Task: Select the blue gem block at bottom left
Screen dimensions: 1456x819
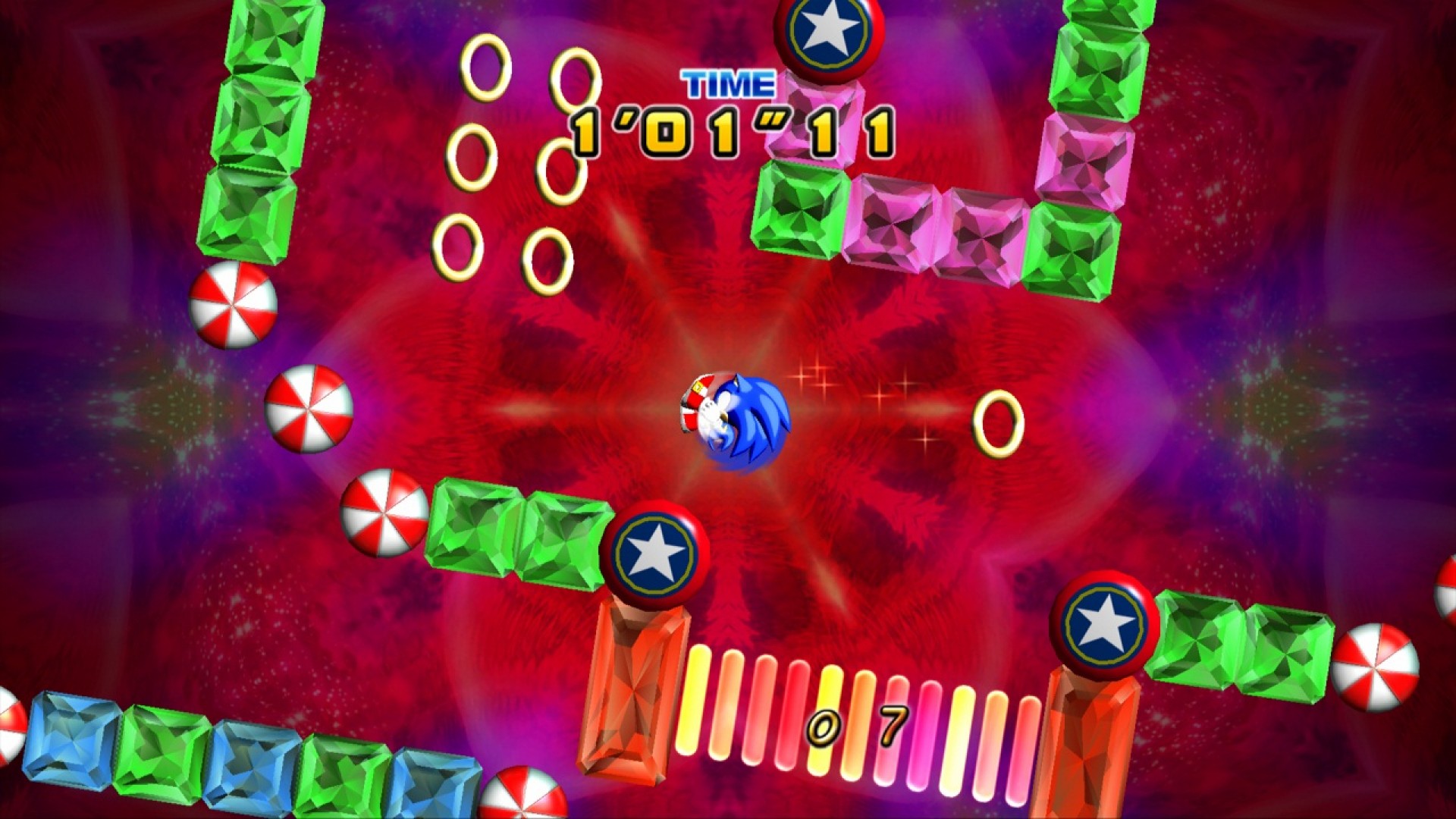Action: [72, 739]
